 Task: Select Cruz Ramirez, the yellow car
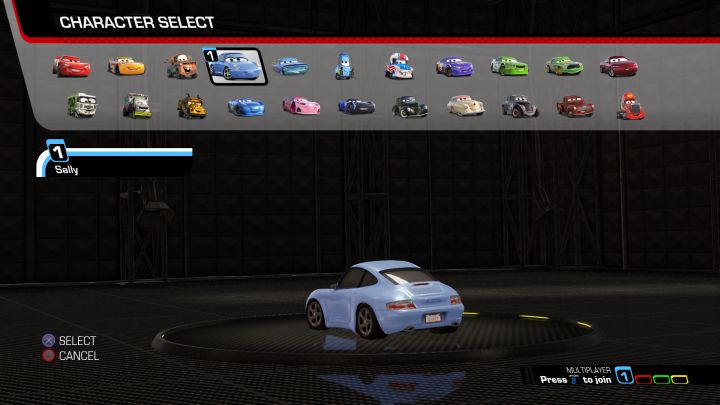126,66
